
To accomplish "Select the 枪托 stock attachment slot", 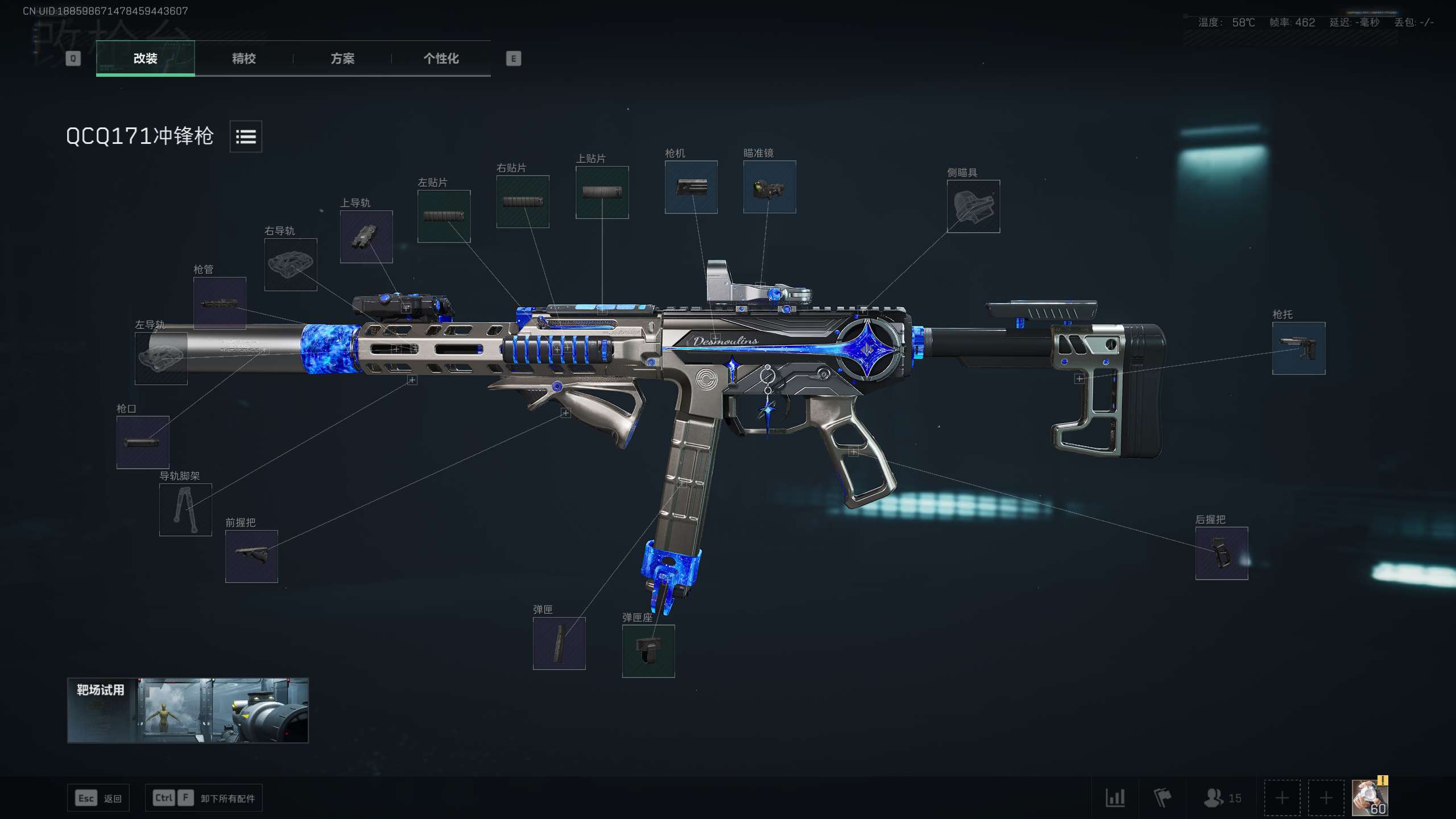I will click(1298, 349).
